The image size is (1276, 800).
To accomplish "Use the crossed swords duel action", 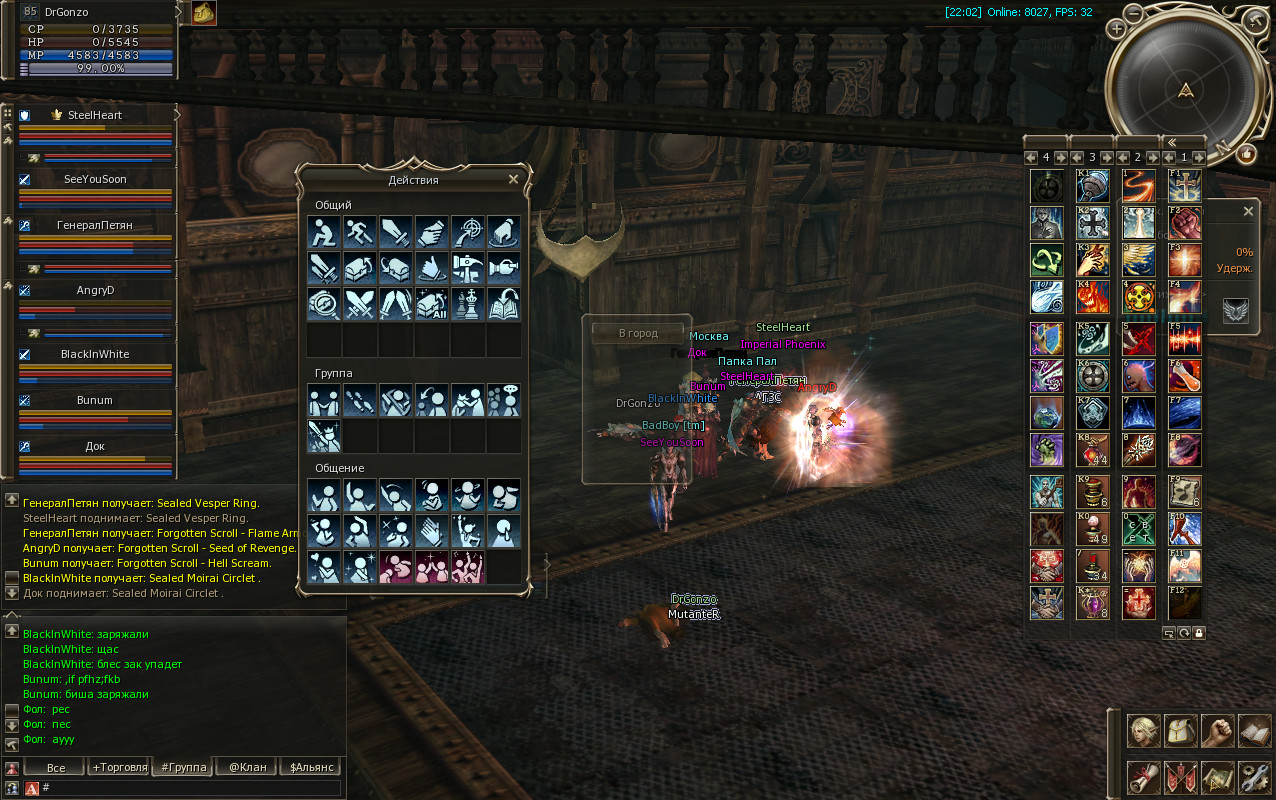I will pyautogui.click(x=360, y=304).
